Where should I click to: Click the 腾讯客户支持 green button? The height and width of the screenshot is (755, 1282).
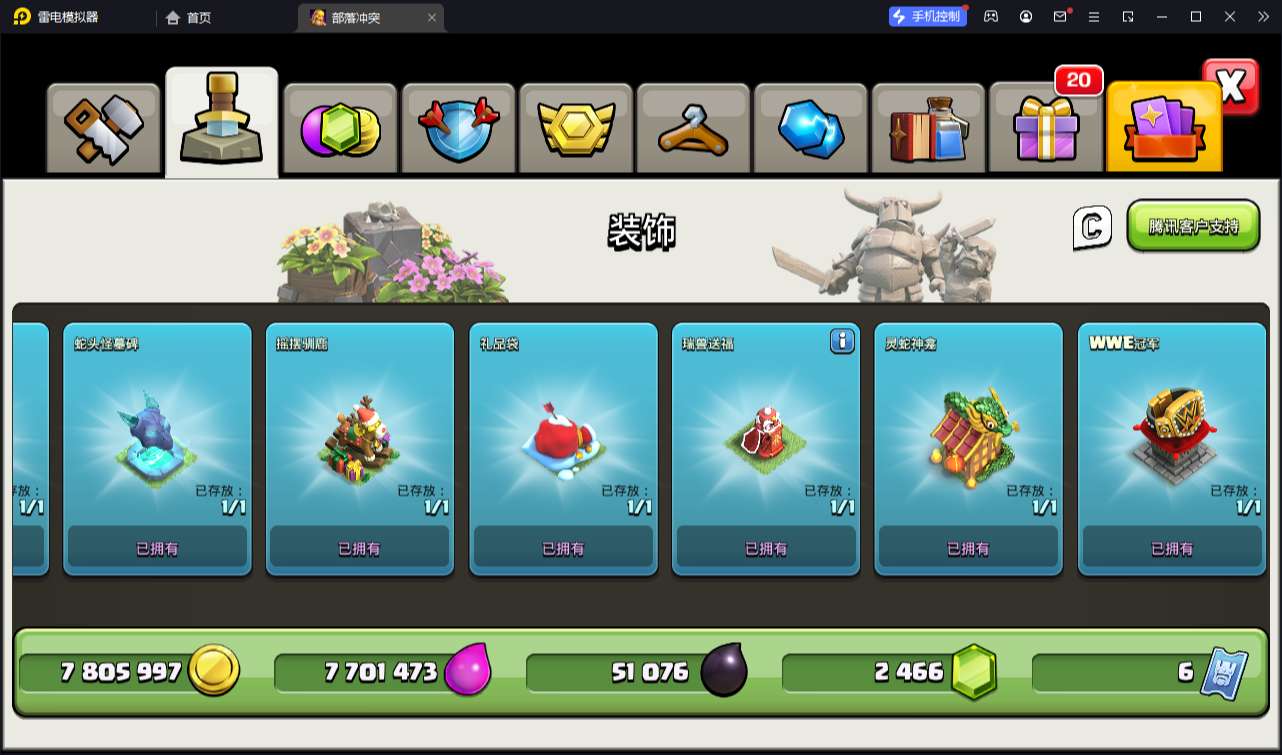pos(1193,226)
